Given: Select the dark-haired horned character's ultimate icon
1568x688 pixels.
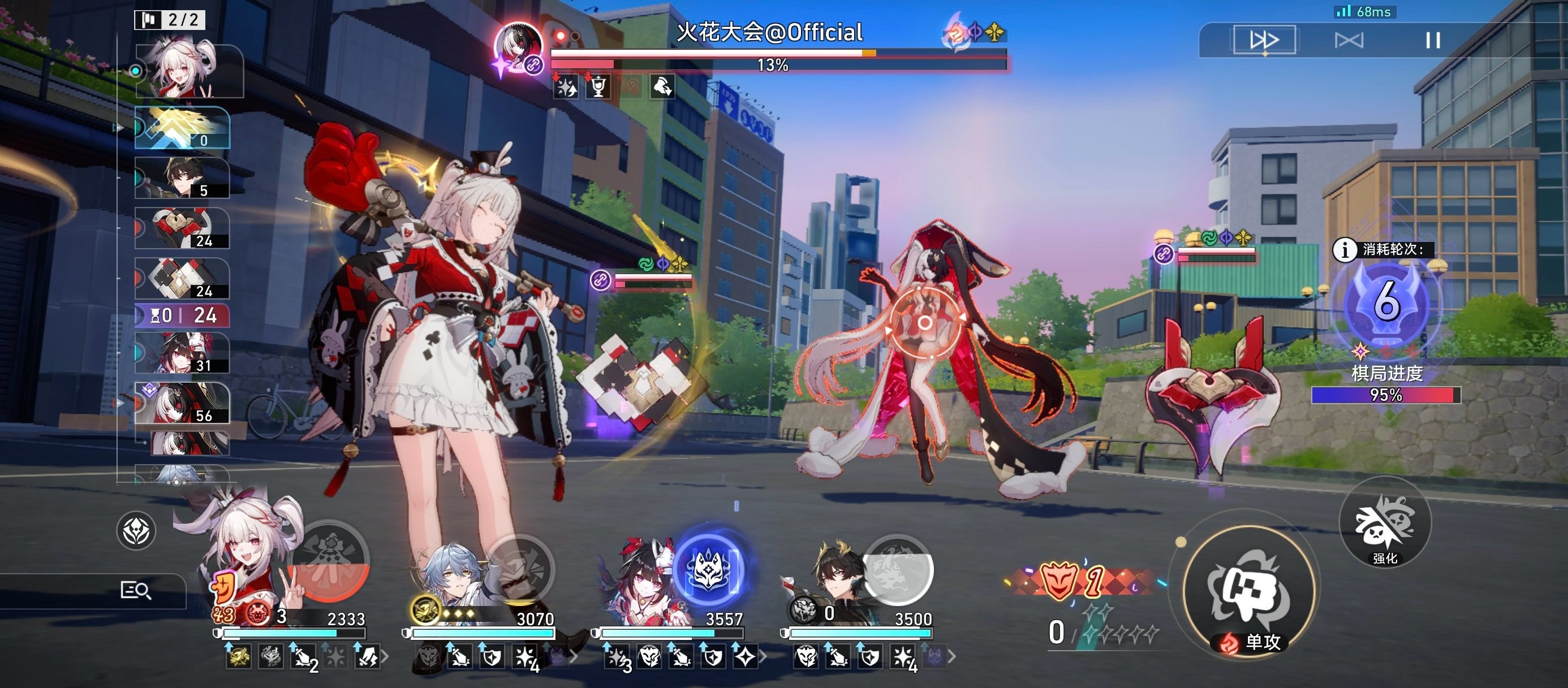Looking at the screenshot, I should [x=897, y=569].
